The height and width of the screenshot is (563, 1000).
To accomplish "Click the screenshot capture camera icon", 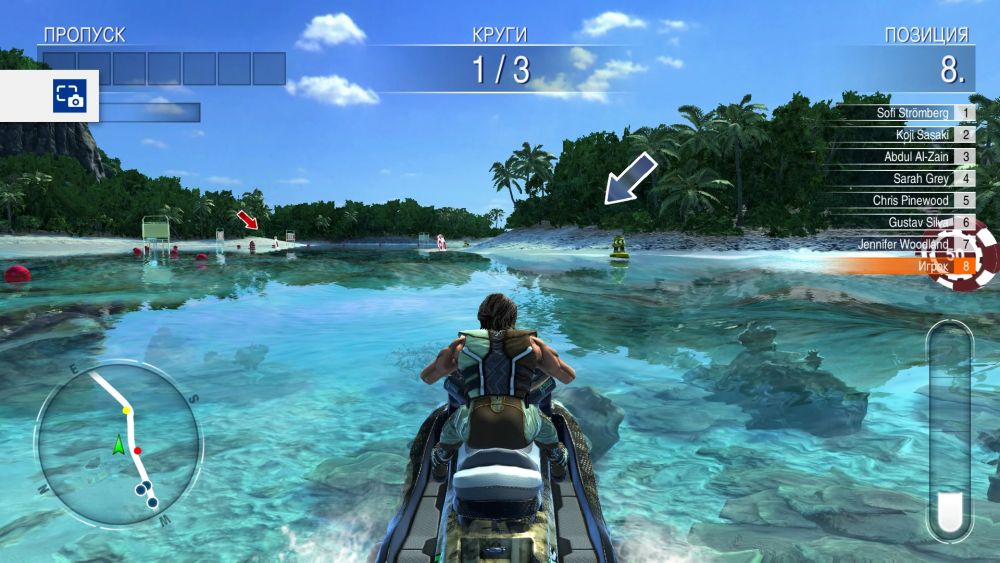I will (69, 96).
